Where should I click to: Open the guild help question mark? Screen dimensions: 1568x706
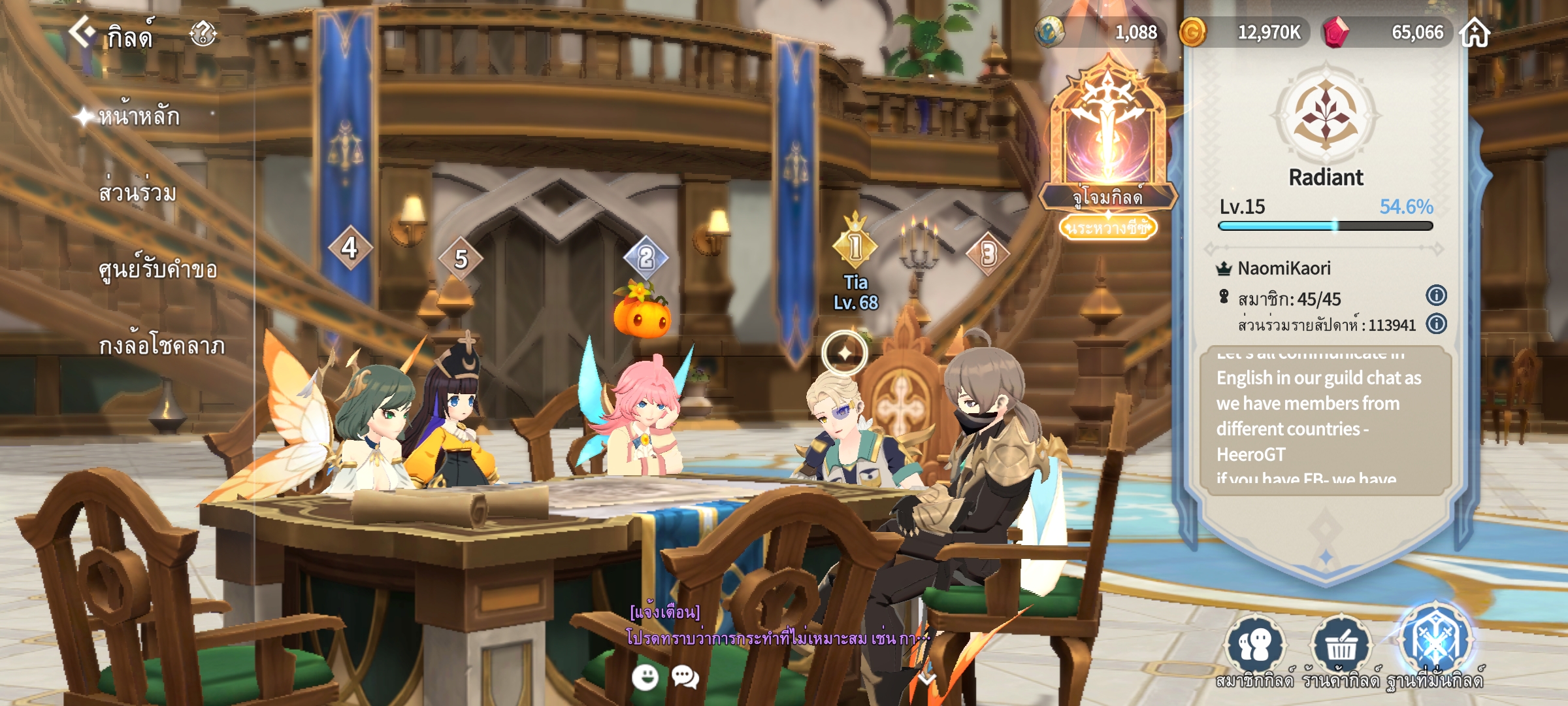203,33
